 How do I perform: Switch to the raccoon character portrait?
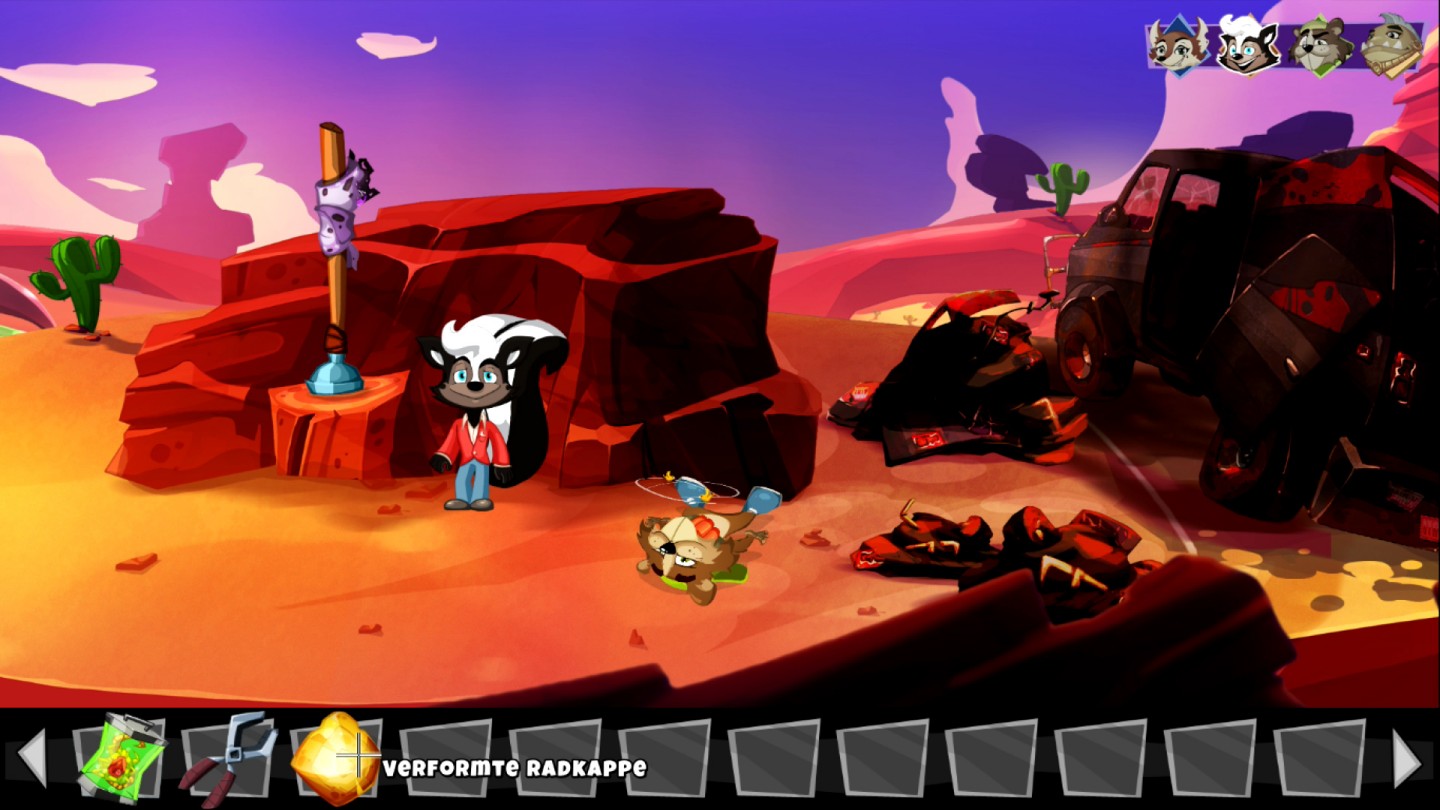1320,45
